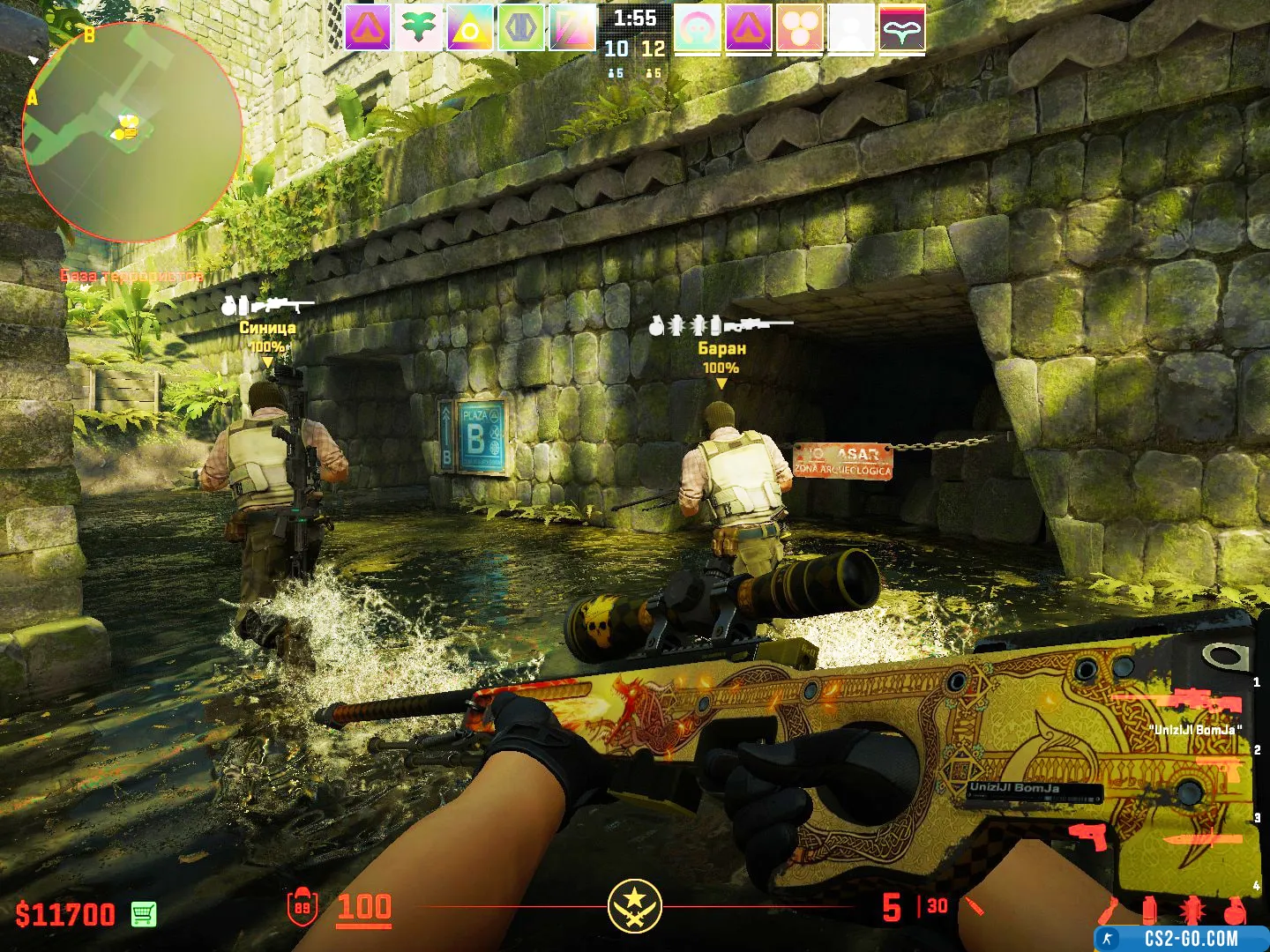The width and height of the screenshot is (1270, 952).
Task: Select the blank white silhouette avatar
Action: pyautogui.click(x=851, y=27)
